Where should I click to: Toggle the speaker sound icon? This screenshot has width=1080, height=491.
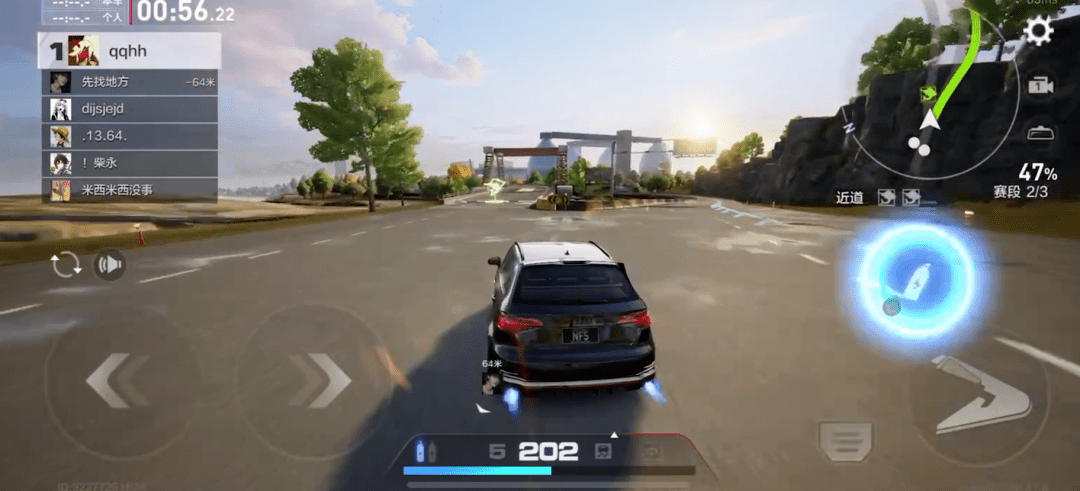(109, 265)
